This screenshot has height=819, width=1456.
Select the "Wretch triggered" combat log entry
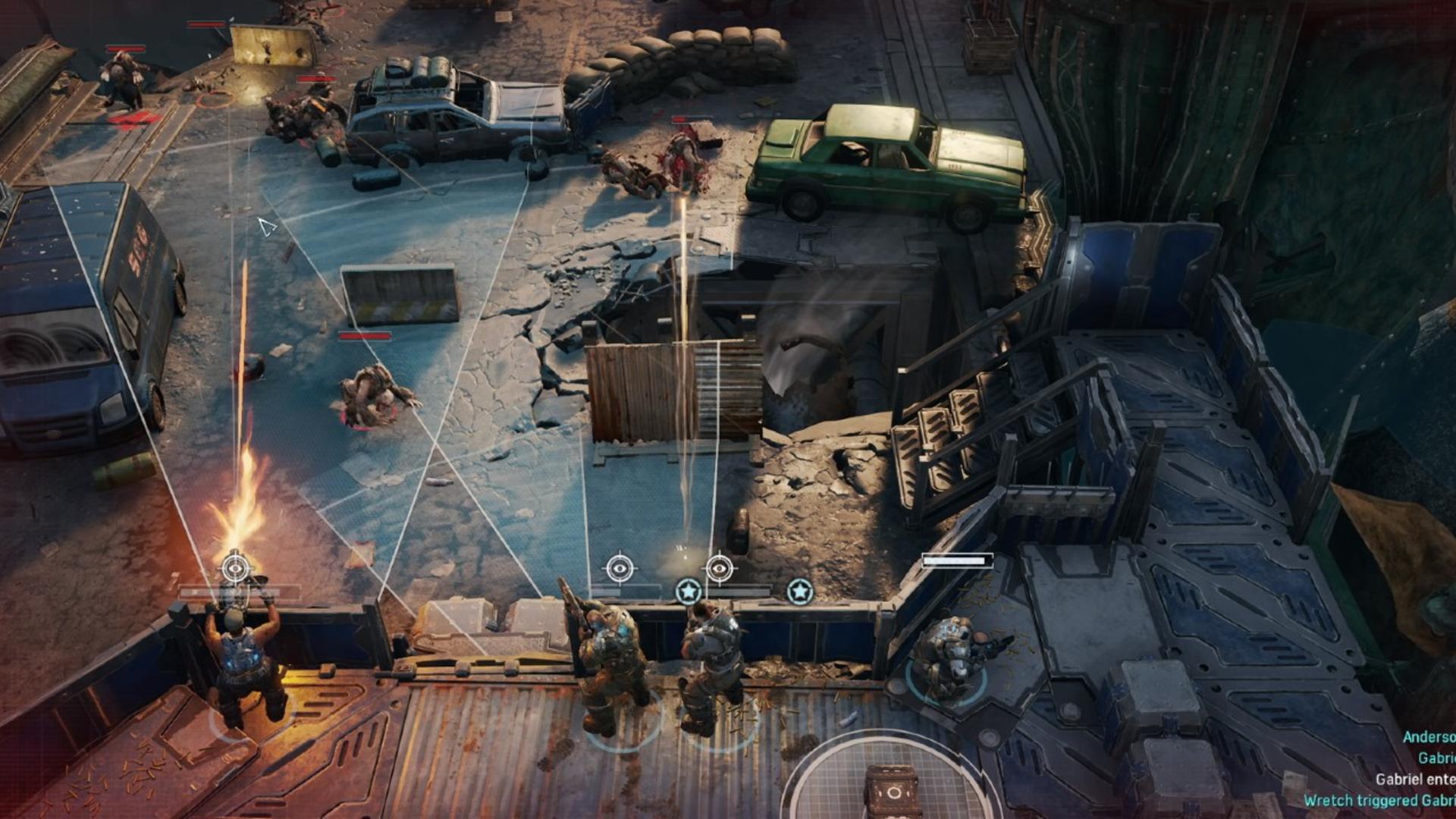click(x=1379, y=800)
